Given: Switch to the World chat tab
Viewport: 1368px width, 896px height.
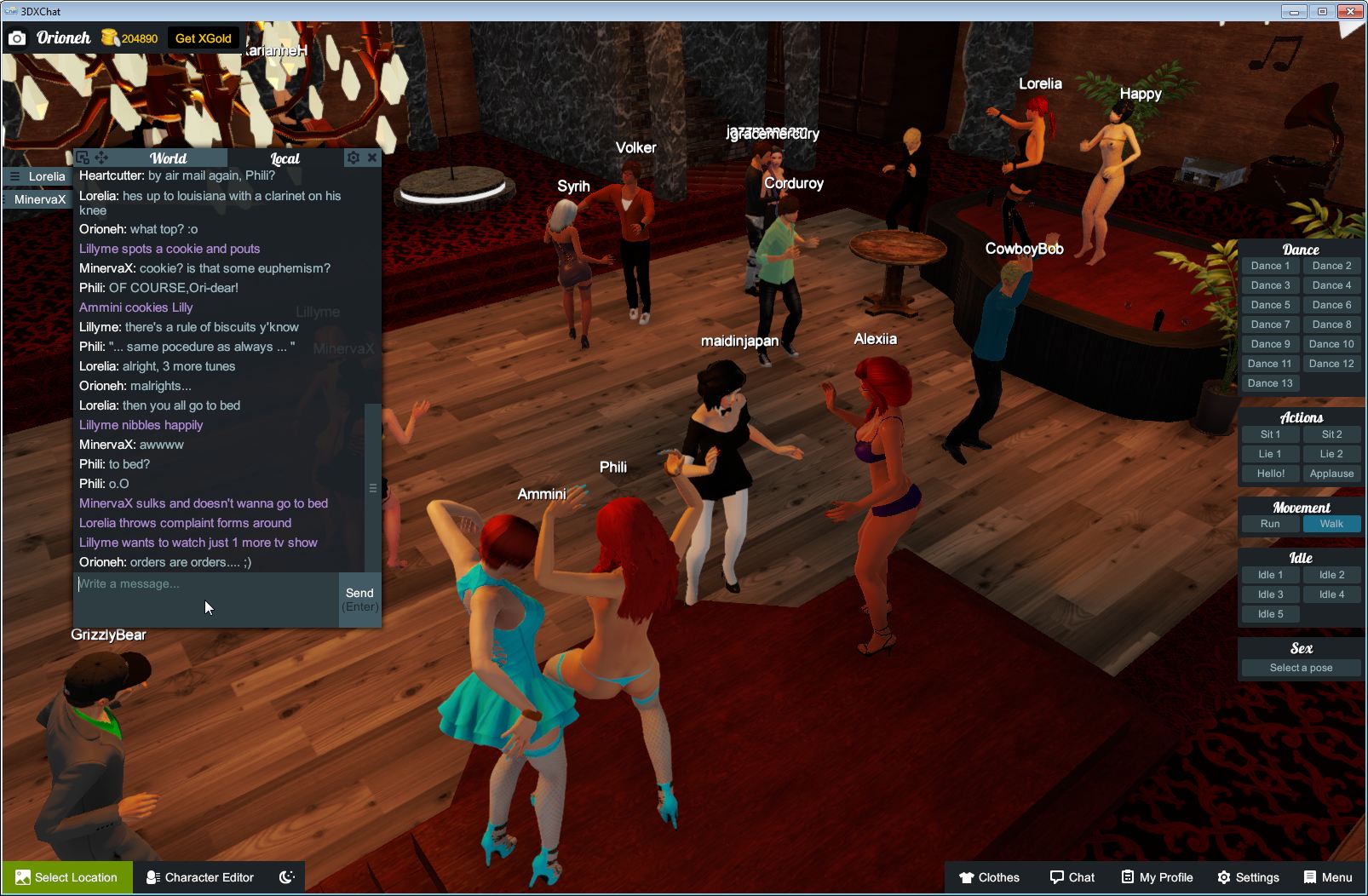Looking at the screenshot, I should (168, 158).
